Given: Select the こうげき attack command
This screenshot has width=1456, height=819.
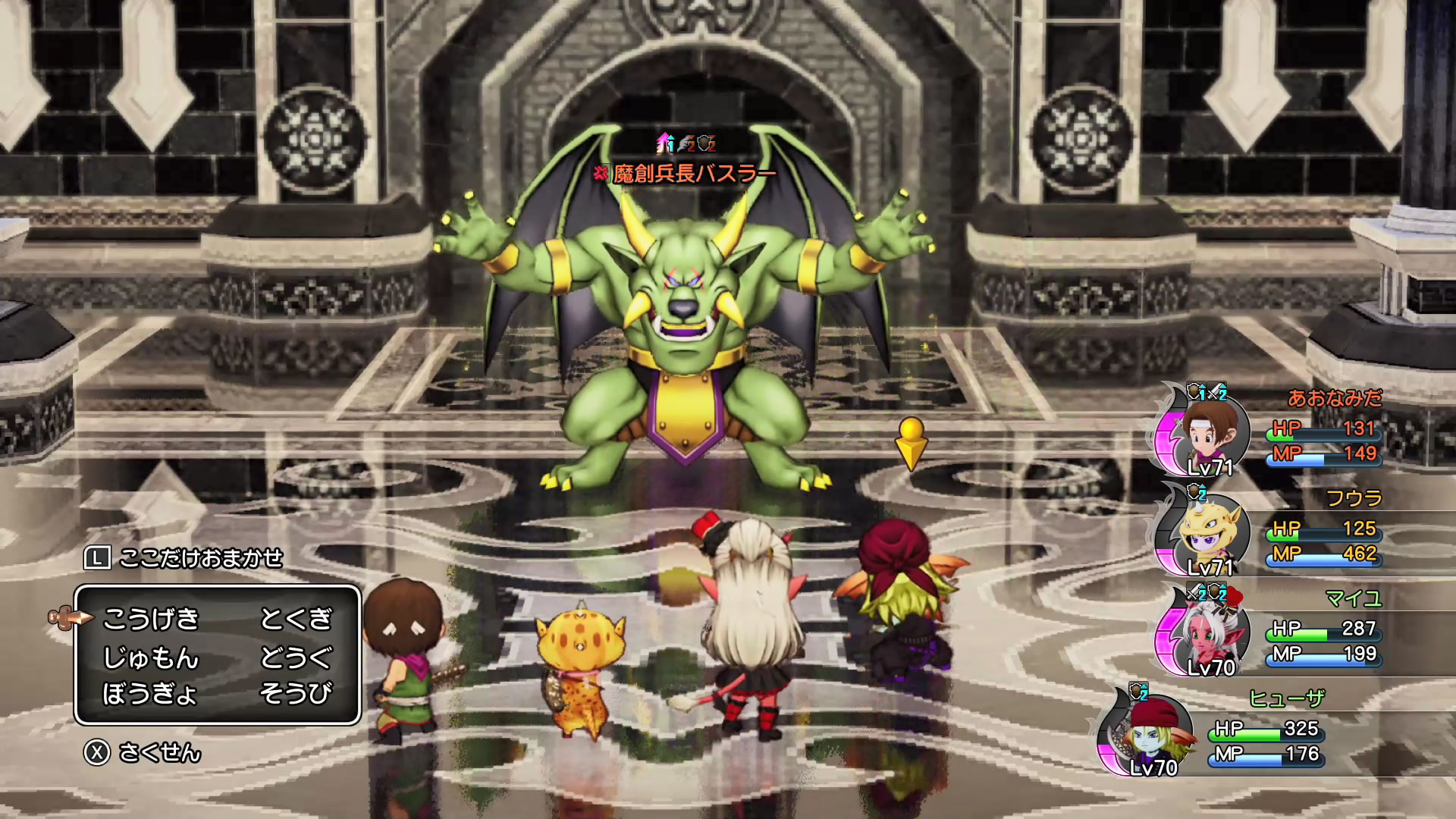Looking at the screenshot, I should [x=150, y=620].
